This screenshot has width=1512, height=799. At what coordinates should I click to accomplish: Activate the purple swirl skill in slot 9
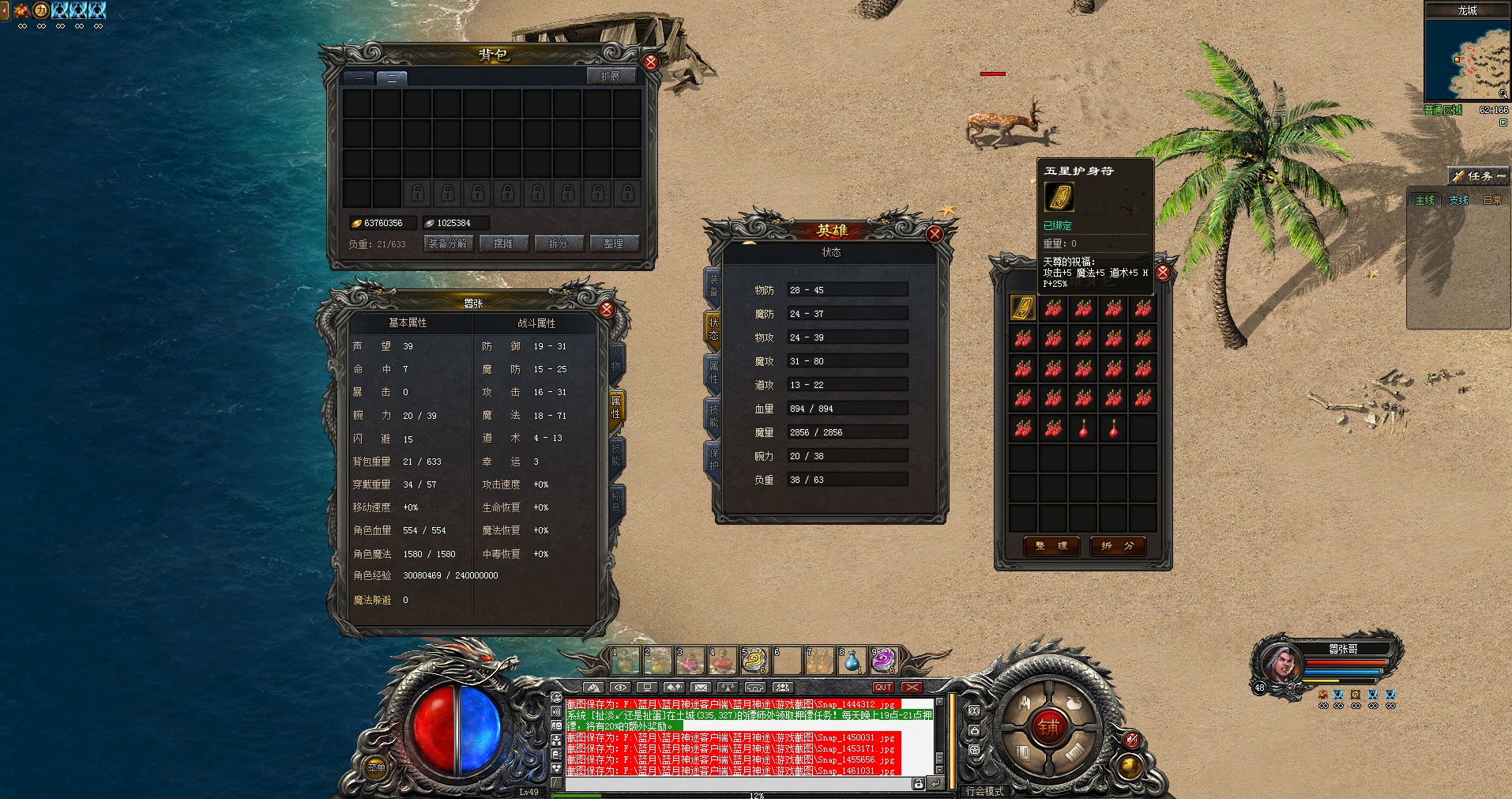coord(883,660)
